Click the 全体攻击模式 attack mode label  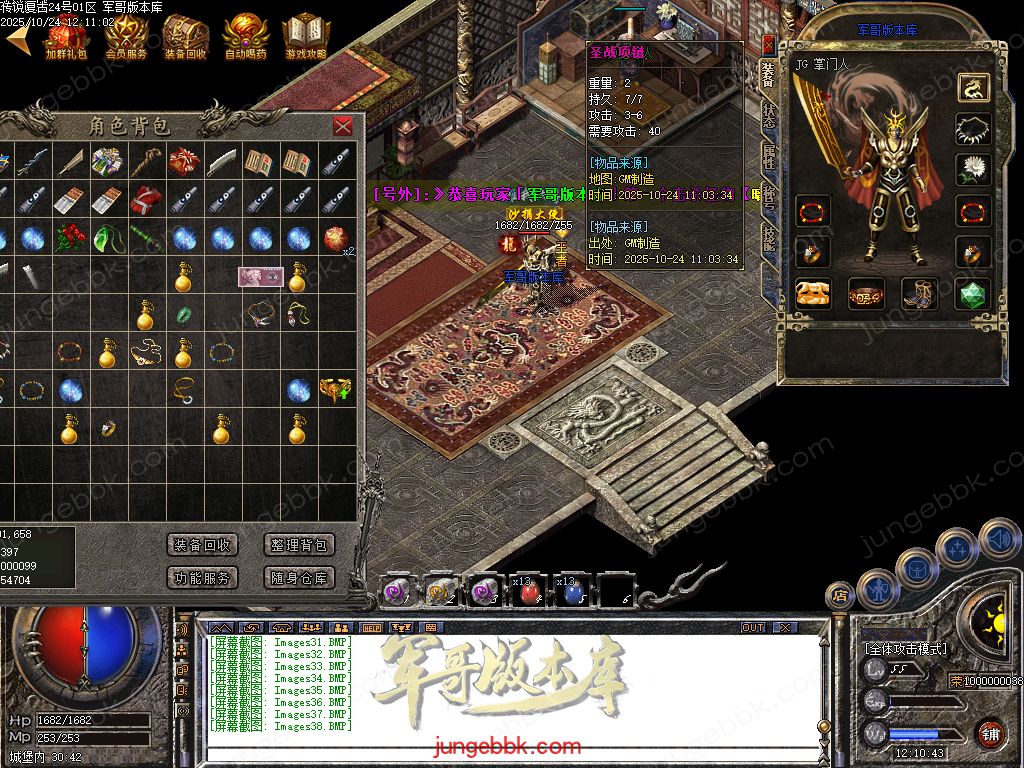tap(904, 648)
